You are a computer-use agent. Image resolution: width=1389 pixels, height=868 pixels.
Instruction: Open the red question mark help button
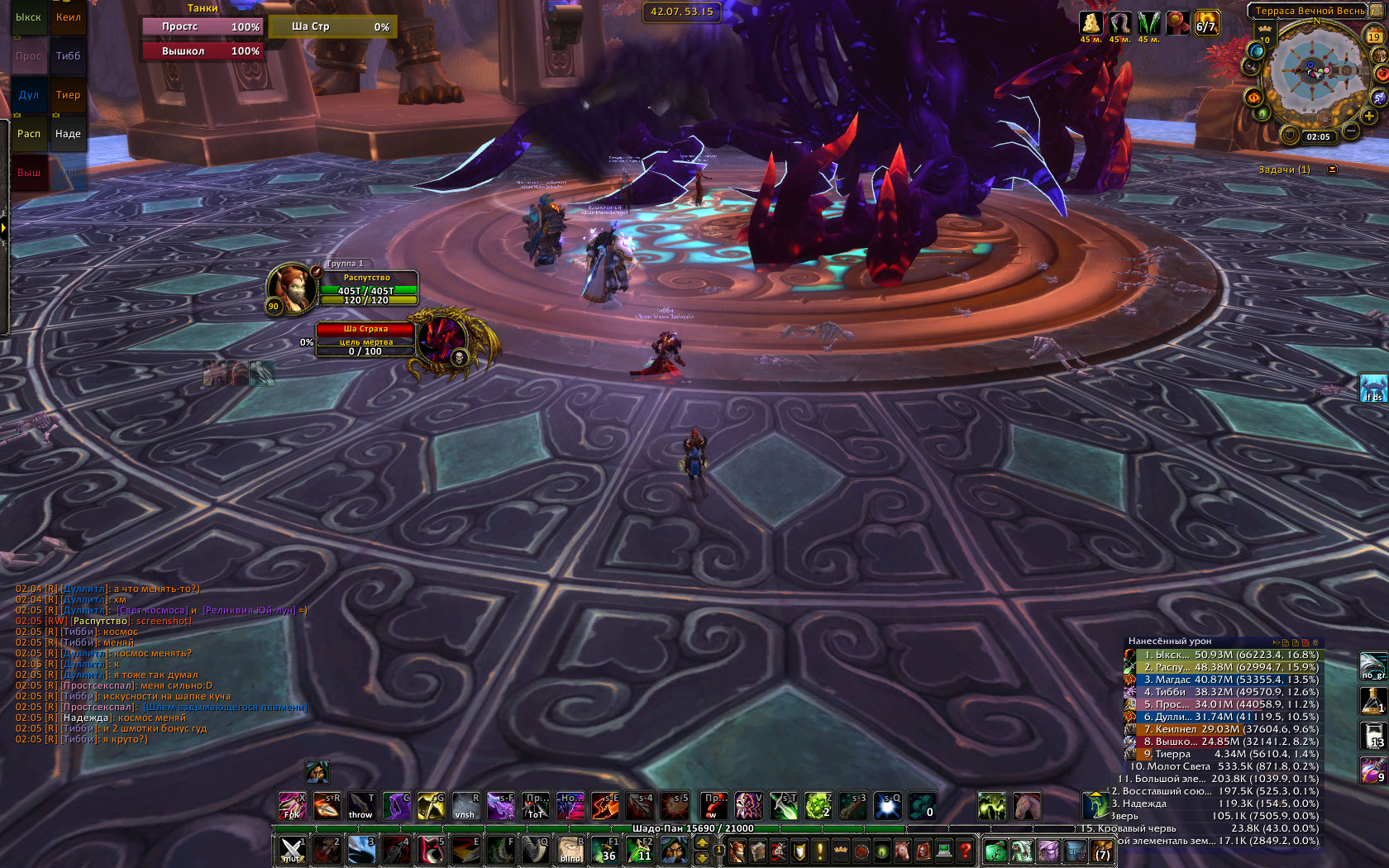point(964,851)
